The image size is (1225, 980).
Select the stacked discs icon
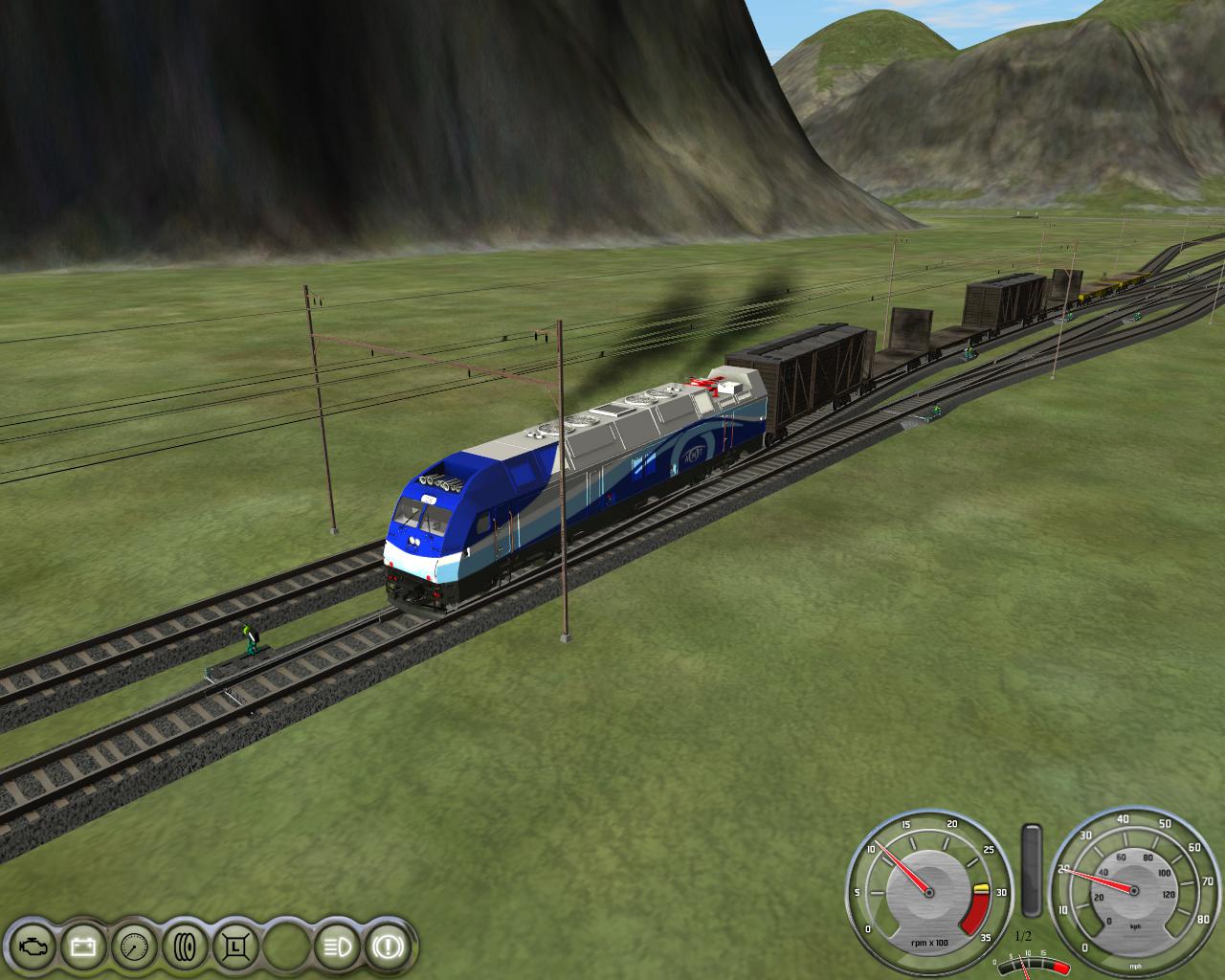pyautogui.click(x=184, y=947)
